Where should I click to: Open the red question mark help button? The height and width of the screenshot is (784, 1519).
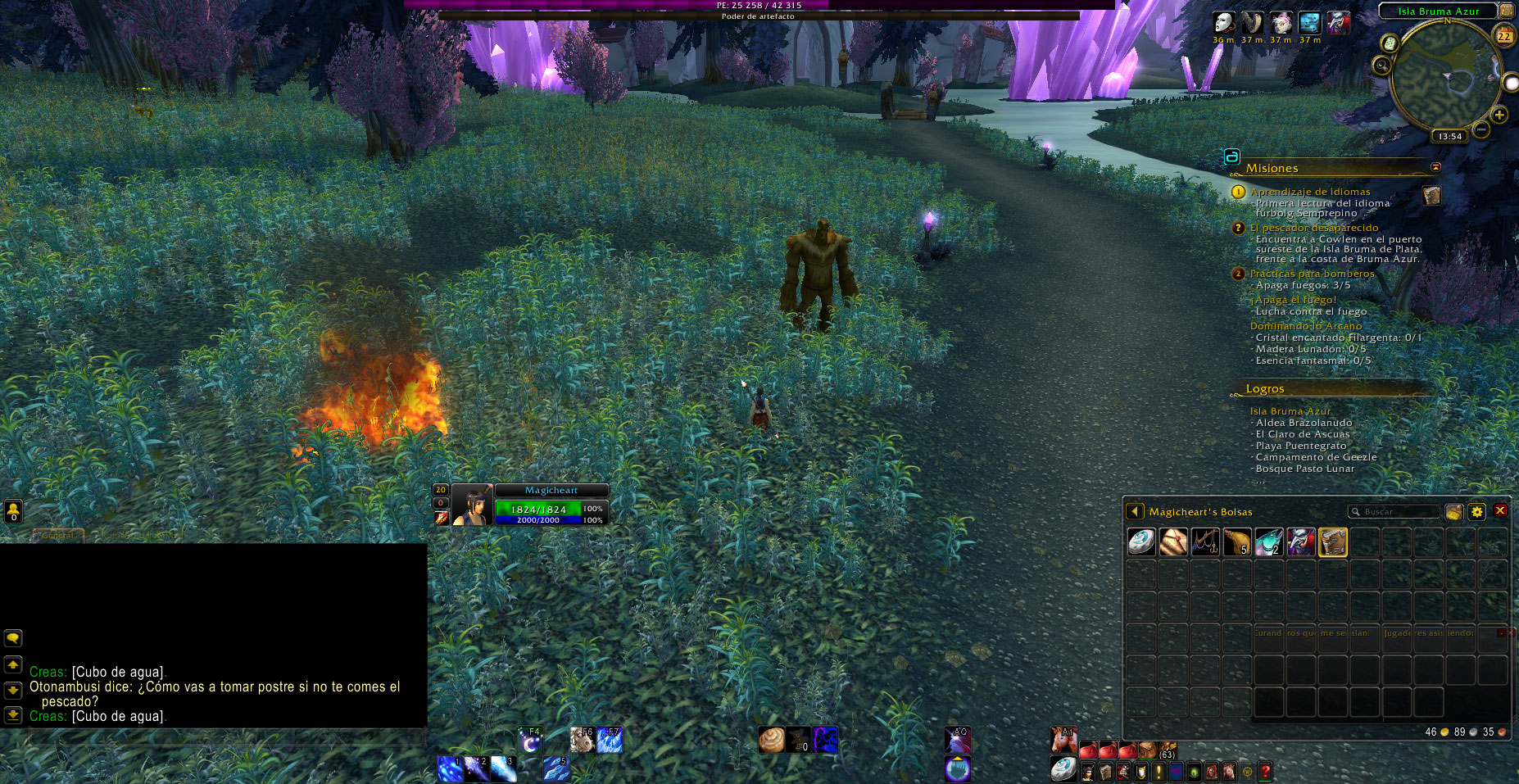pyautogui.click(x=1265, y=771)
